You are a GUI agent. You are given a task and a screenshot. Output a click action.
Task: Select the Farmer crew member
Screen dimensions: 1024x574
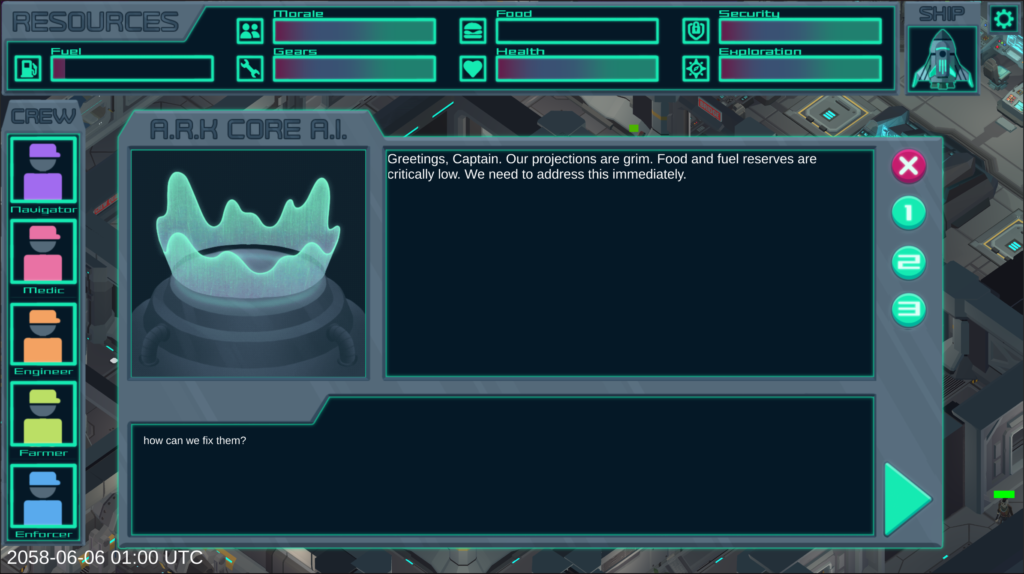(43, 416)
